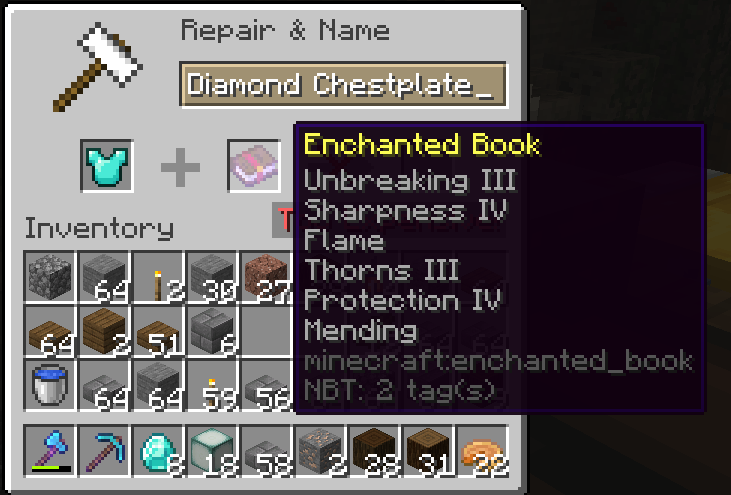
Task: Click the item name text field
Action: point(343,85)
